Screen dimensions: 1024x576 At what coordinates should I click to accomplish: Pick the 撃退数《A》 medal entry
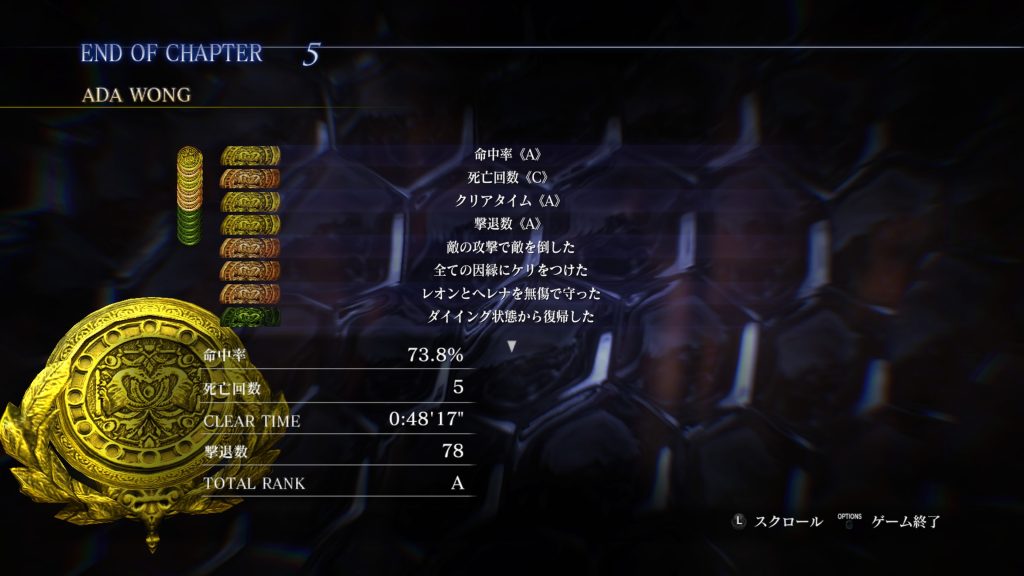(x=510, y=224)
